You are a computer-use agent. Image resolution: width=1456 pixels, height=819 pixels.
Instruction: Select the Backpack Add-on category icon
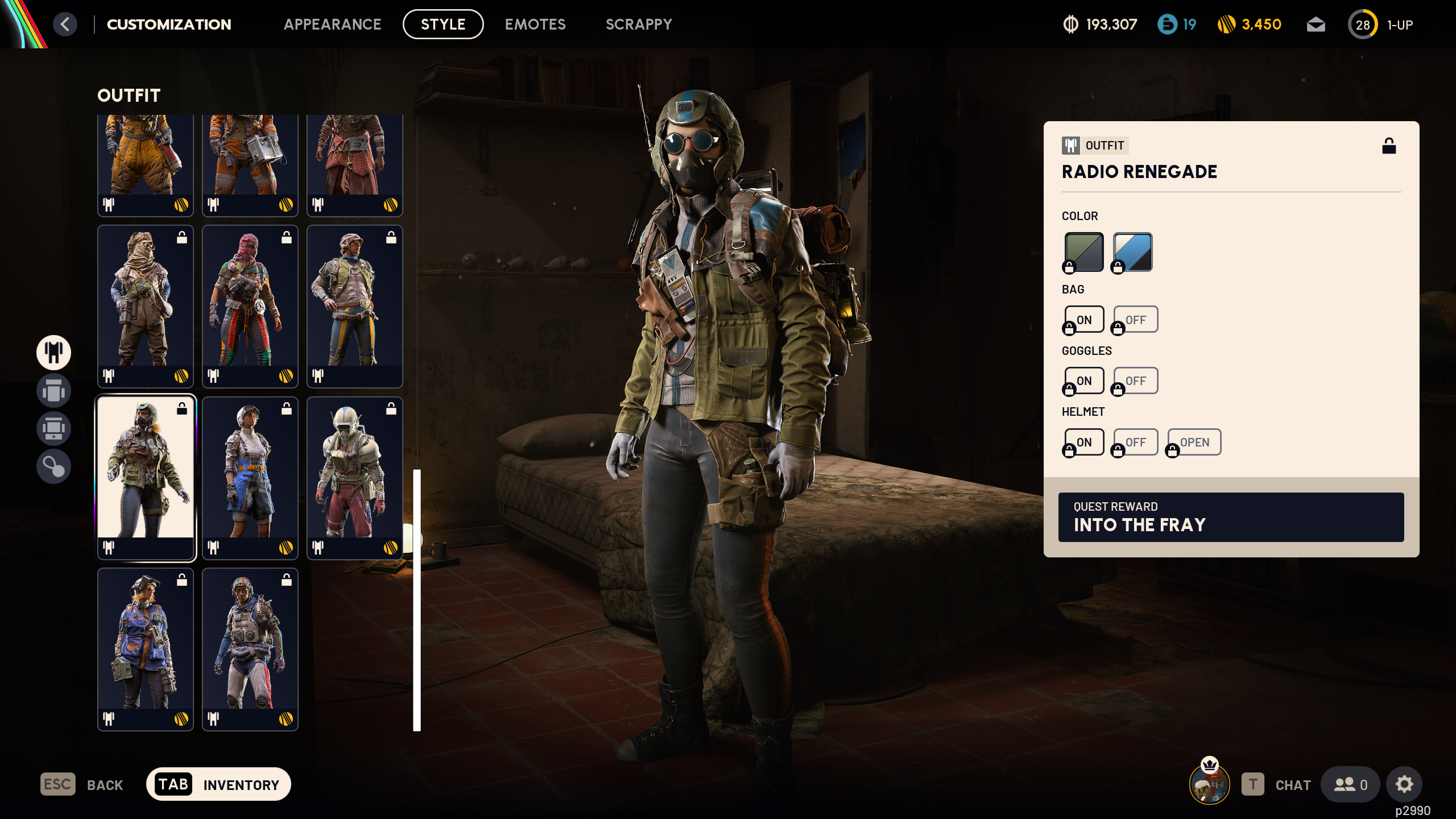click(x=53, y=428)
